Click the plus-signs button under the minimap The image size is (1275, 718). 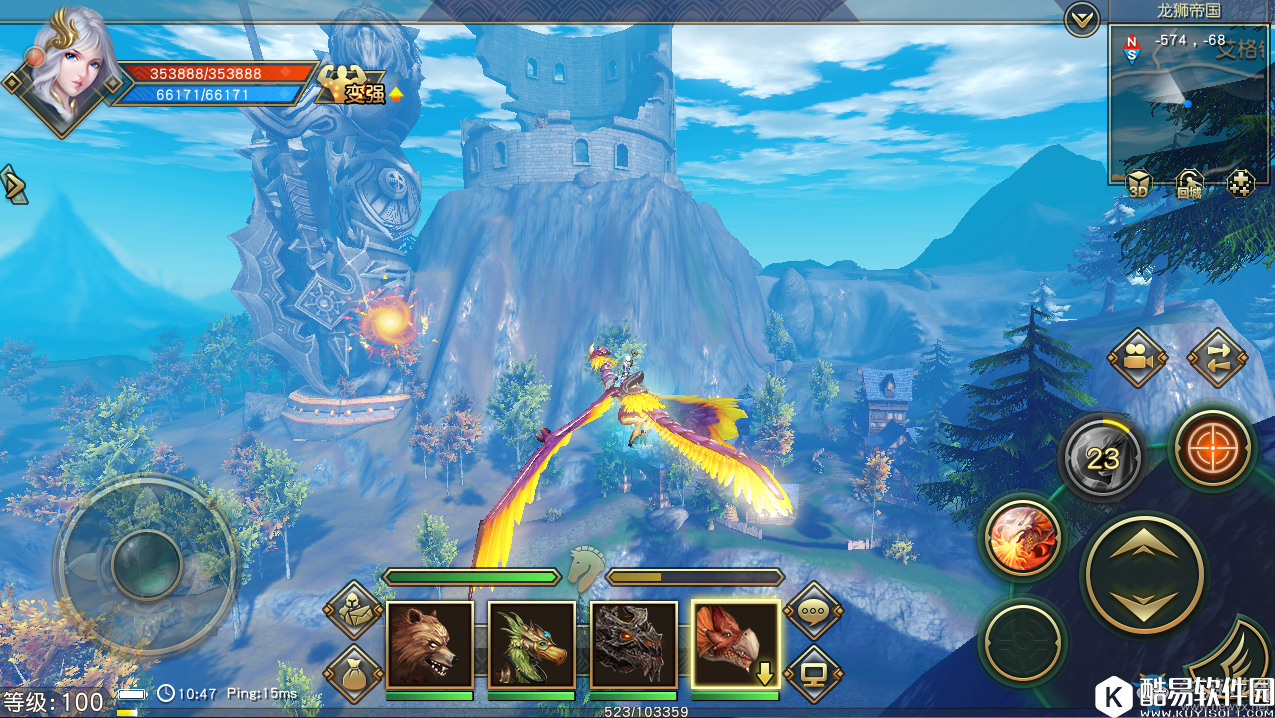click(1240, 184)
